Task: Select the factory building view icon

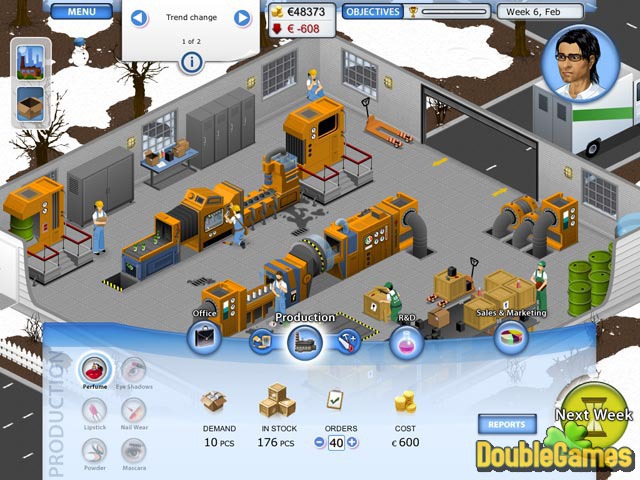Action: click(x=30, y=62)
